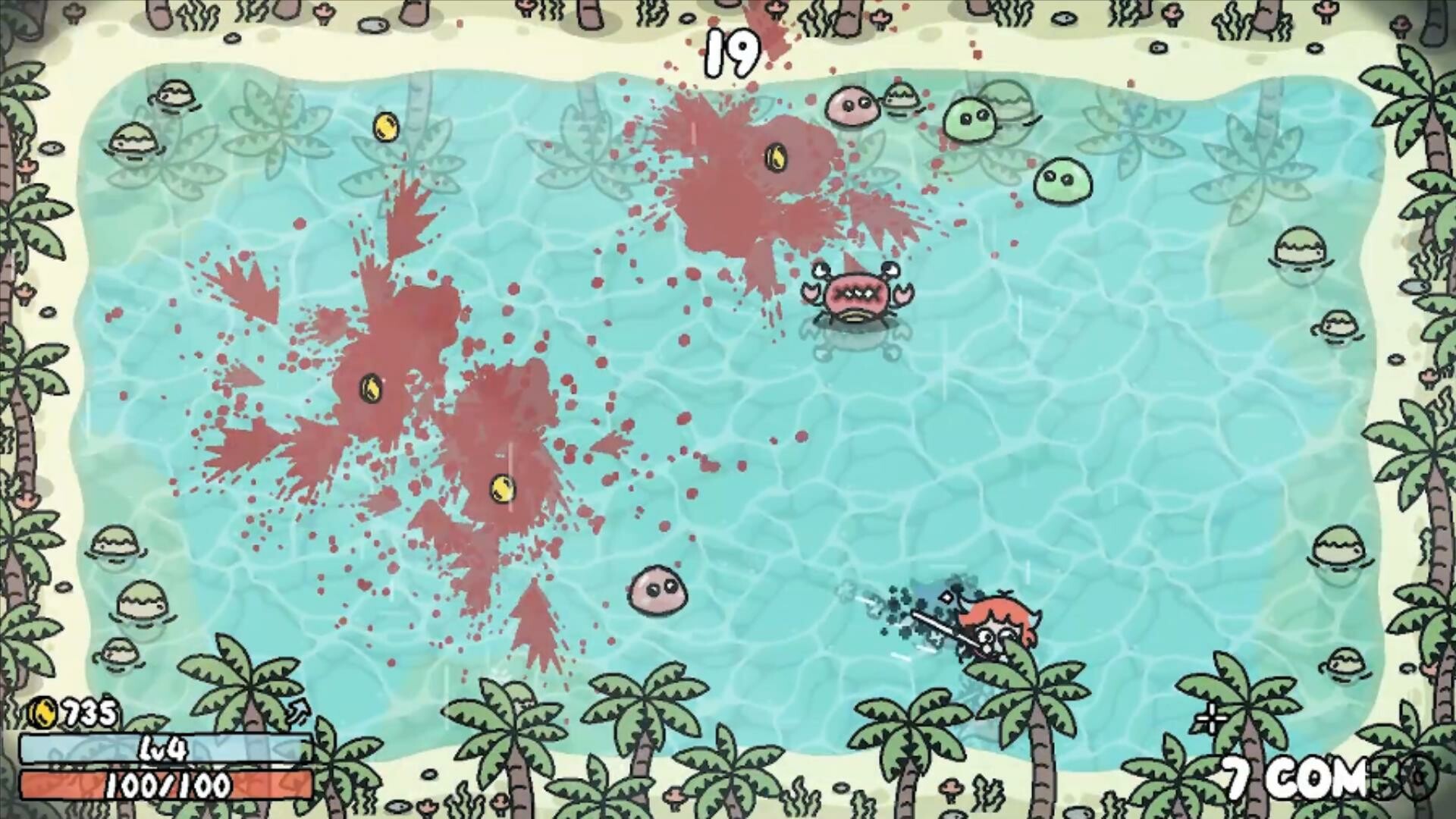Select the green slime pair at the top
Screen dimensions: 1456x819
coord(968,121)
